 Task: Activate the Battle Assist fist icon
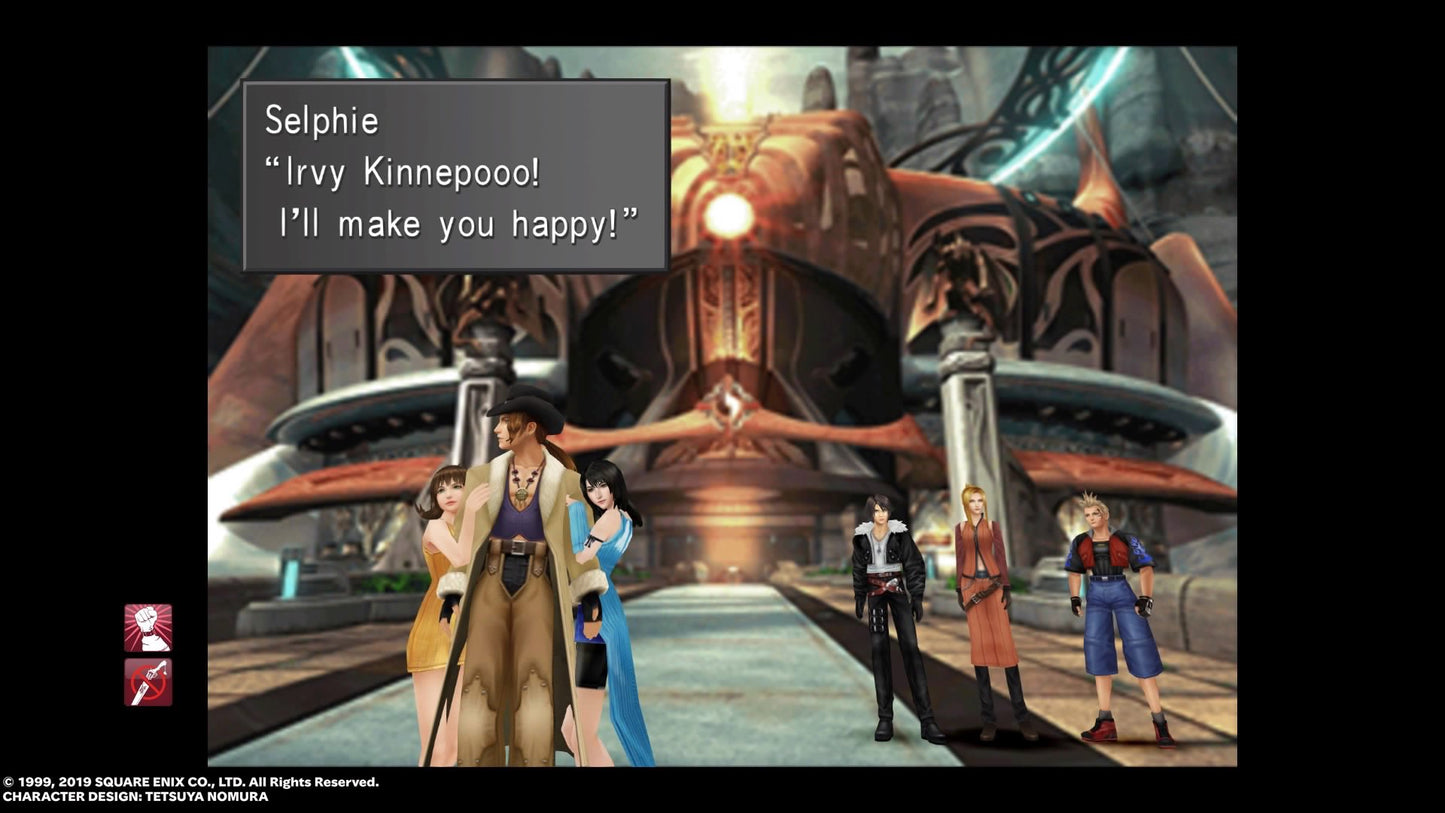point(147,629)
